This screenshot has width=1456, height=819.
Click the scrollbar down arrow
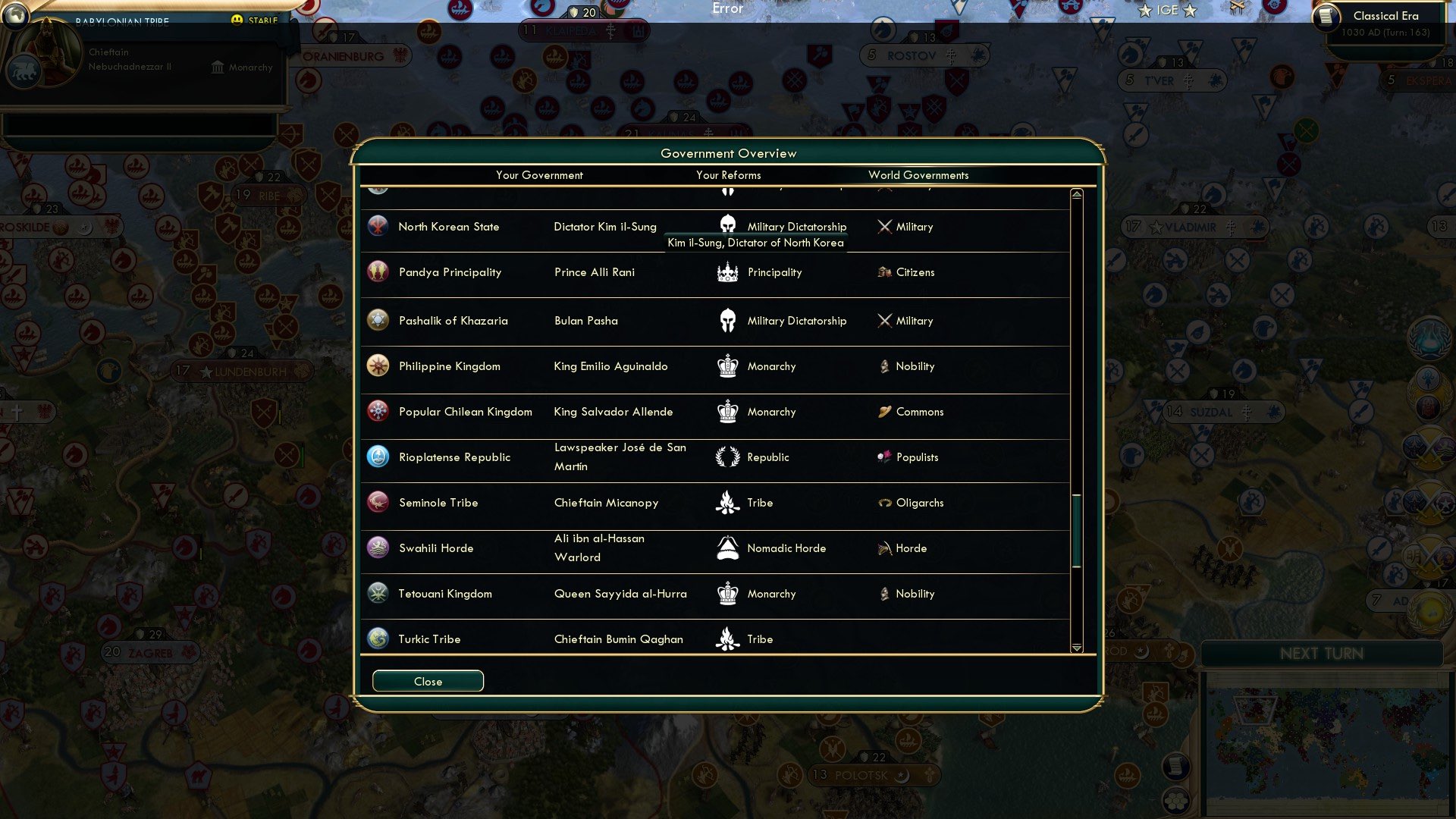coord(1075,648)
